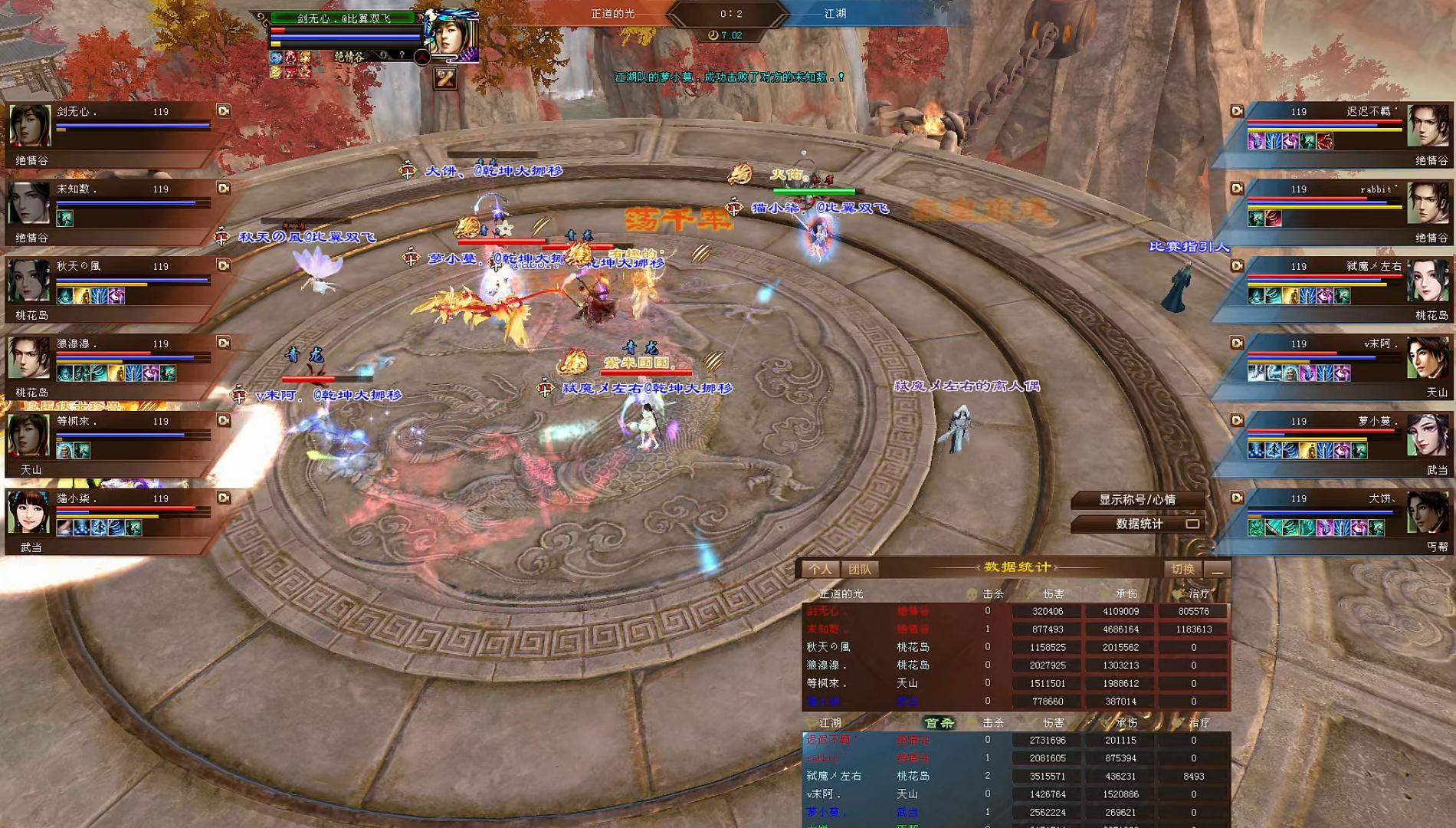
Task: Toggle the 数据统计 display button
Action: (1139, 524)
